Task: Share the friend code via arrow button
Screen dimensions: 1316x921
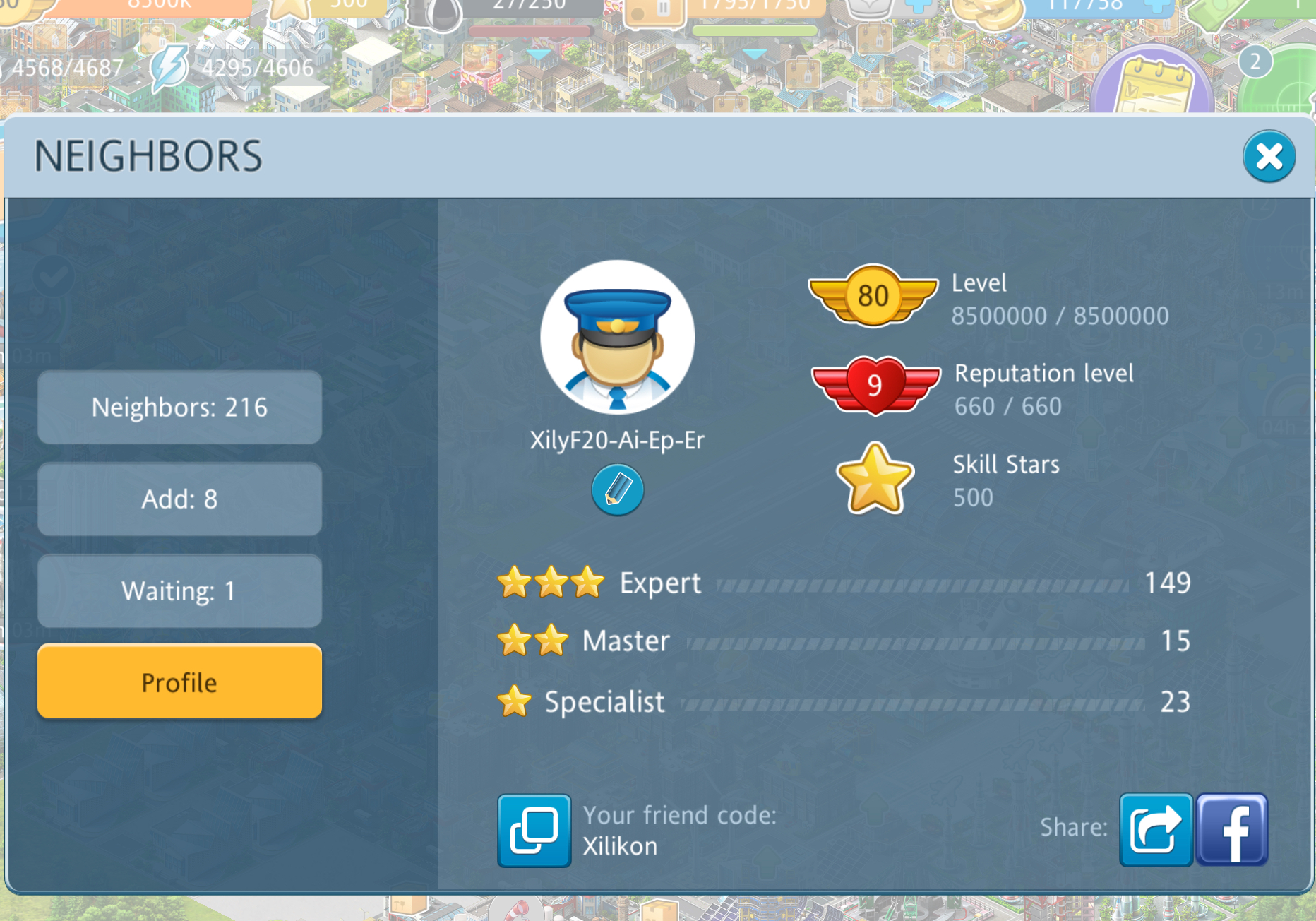Action: [x=1156, y=830]
